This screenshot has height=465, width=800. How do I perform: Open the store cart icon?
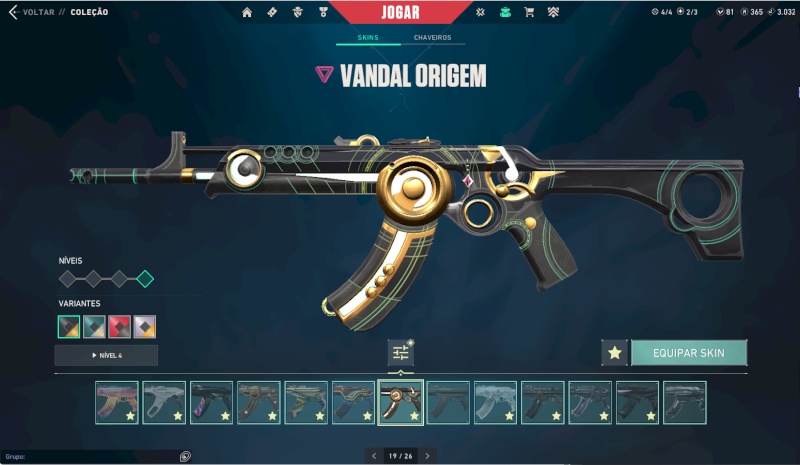tap(529, 12)
